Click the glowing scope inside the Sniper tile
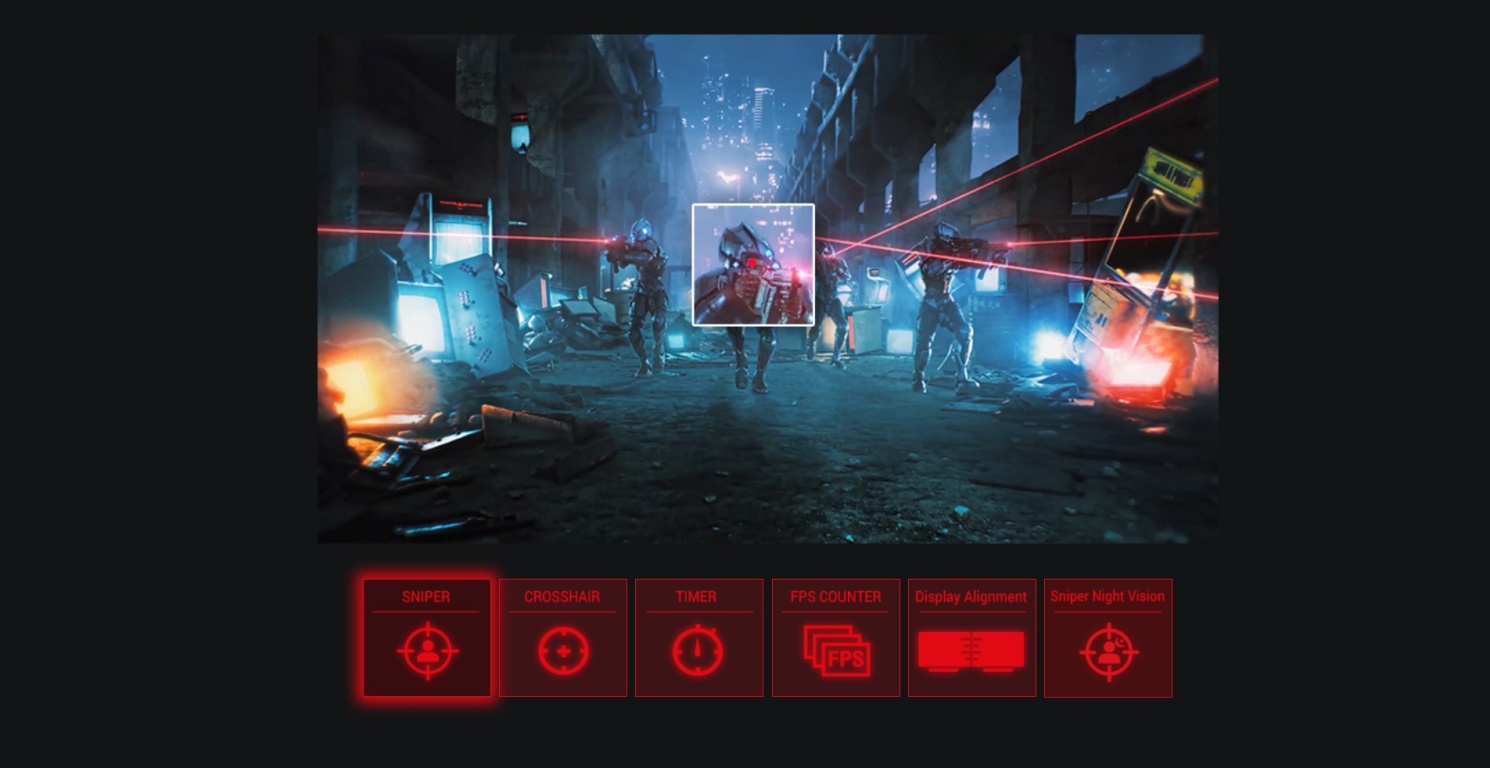Screen dimensions: 1490x768 coord(426,650)
